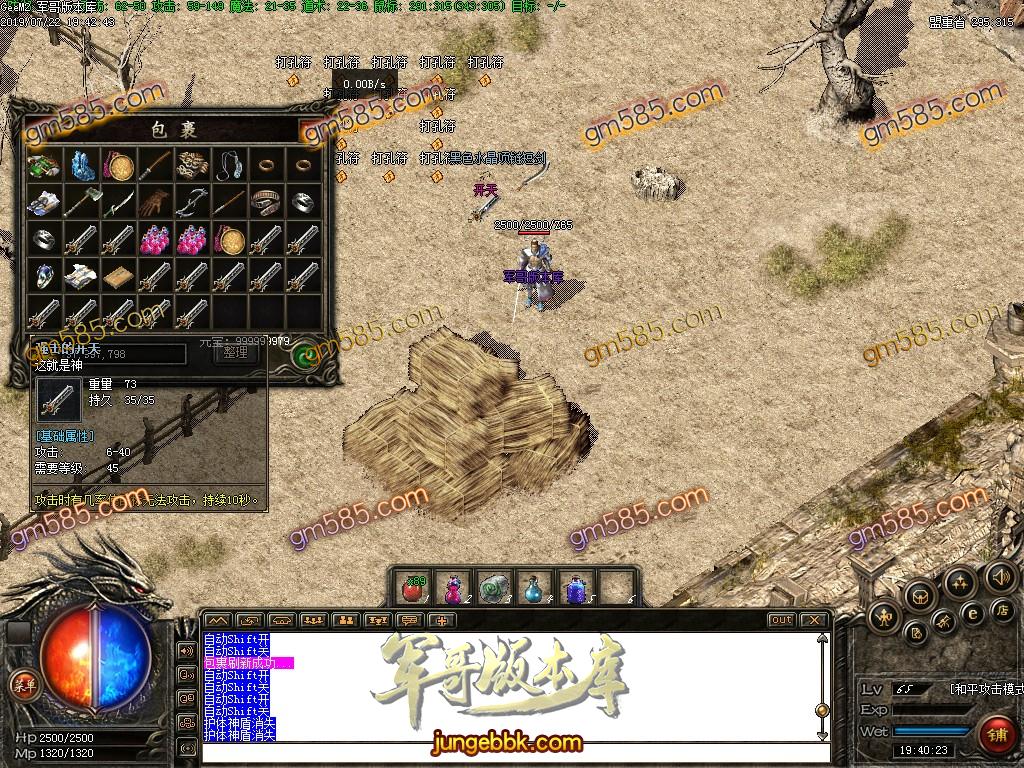Choose the silver necklace in the bag
The height and width of the screenshot is (768, 1024).
[229, 165]
